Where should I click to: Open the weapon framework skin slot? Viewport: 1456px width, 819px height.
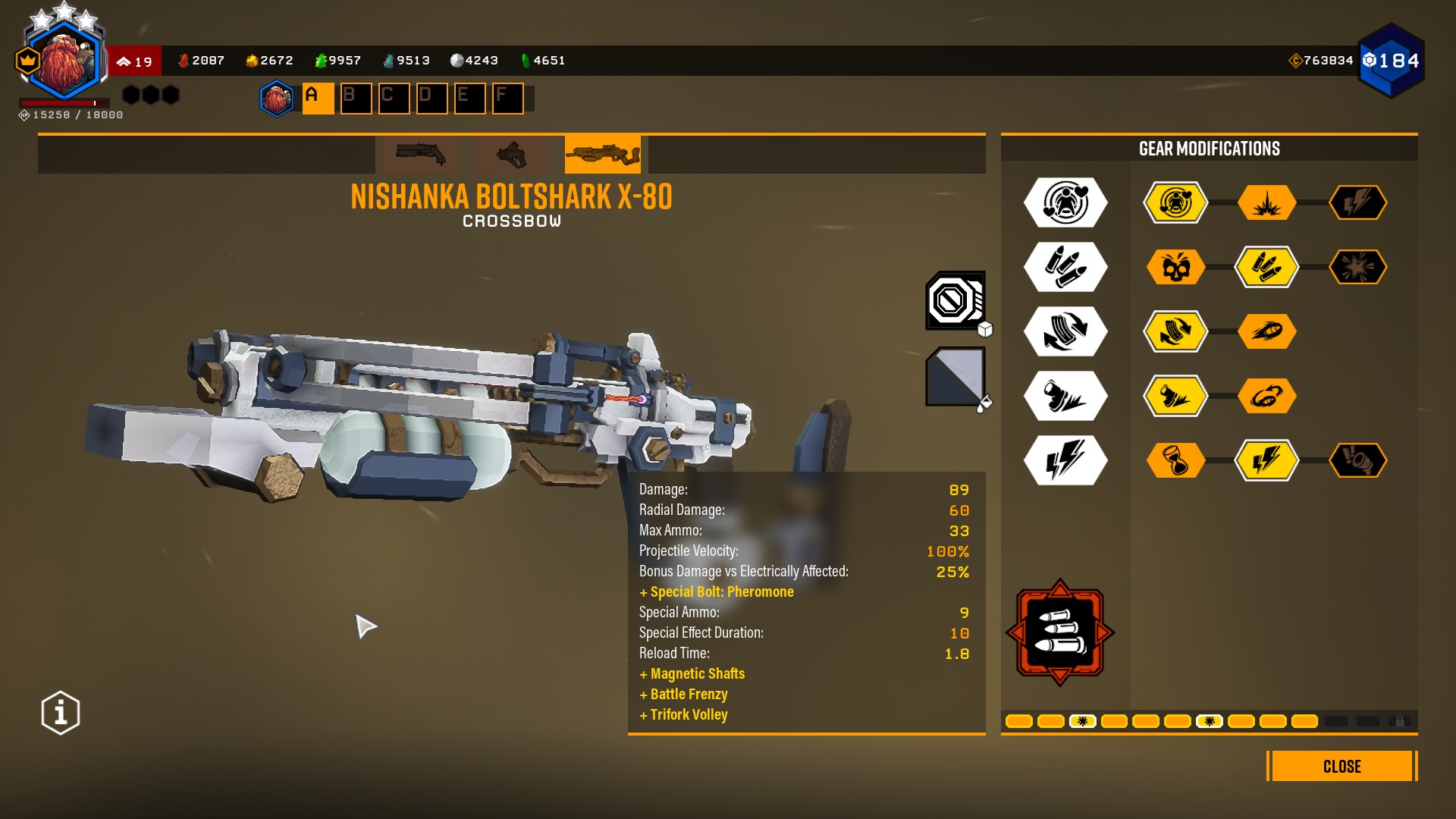click(x=955, y=301)
